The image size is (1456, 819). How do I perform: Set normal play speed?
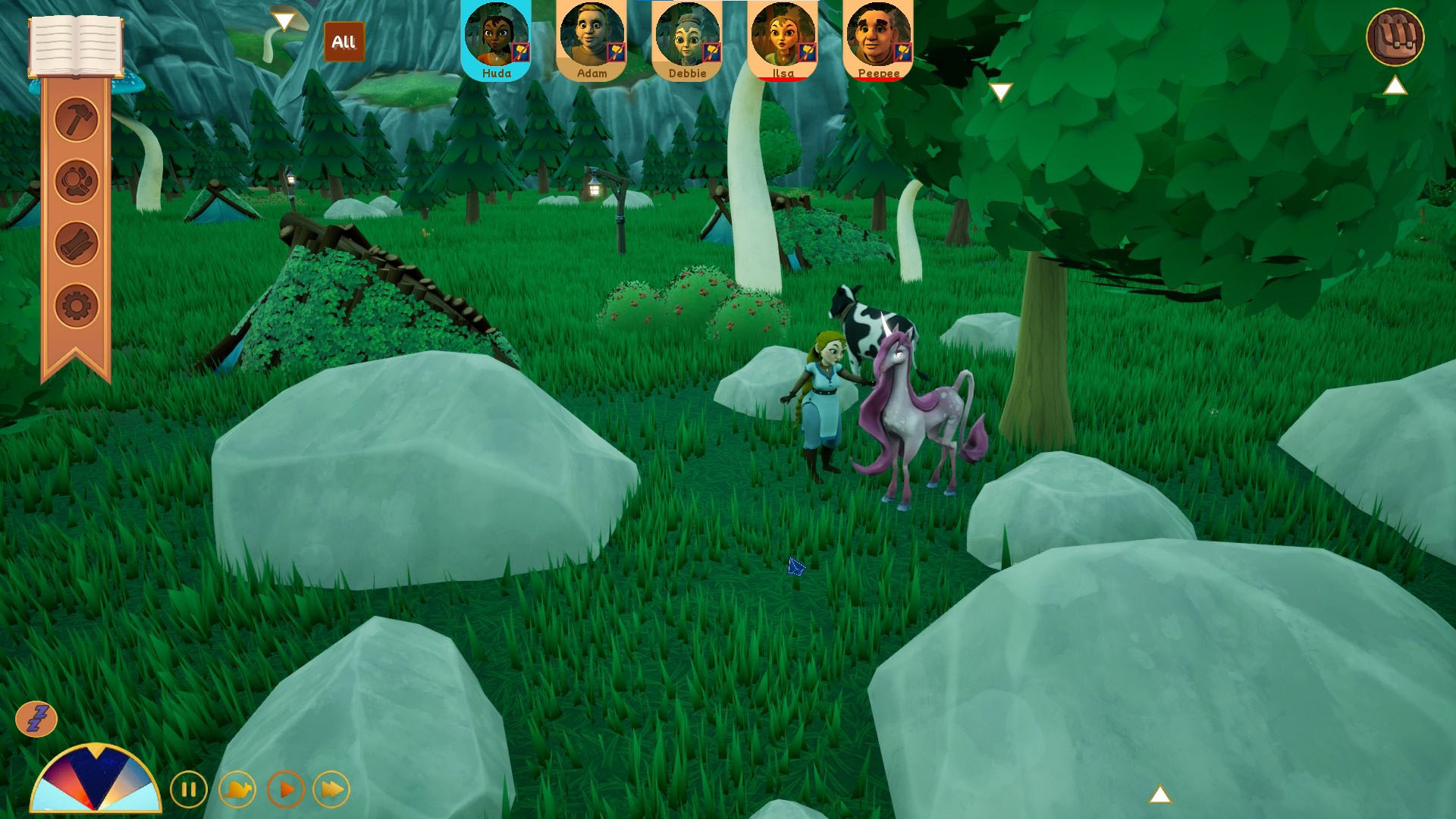(x=286, y=790)
